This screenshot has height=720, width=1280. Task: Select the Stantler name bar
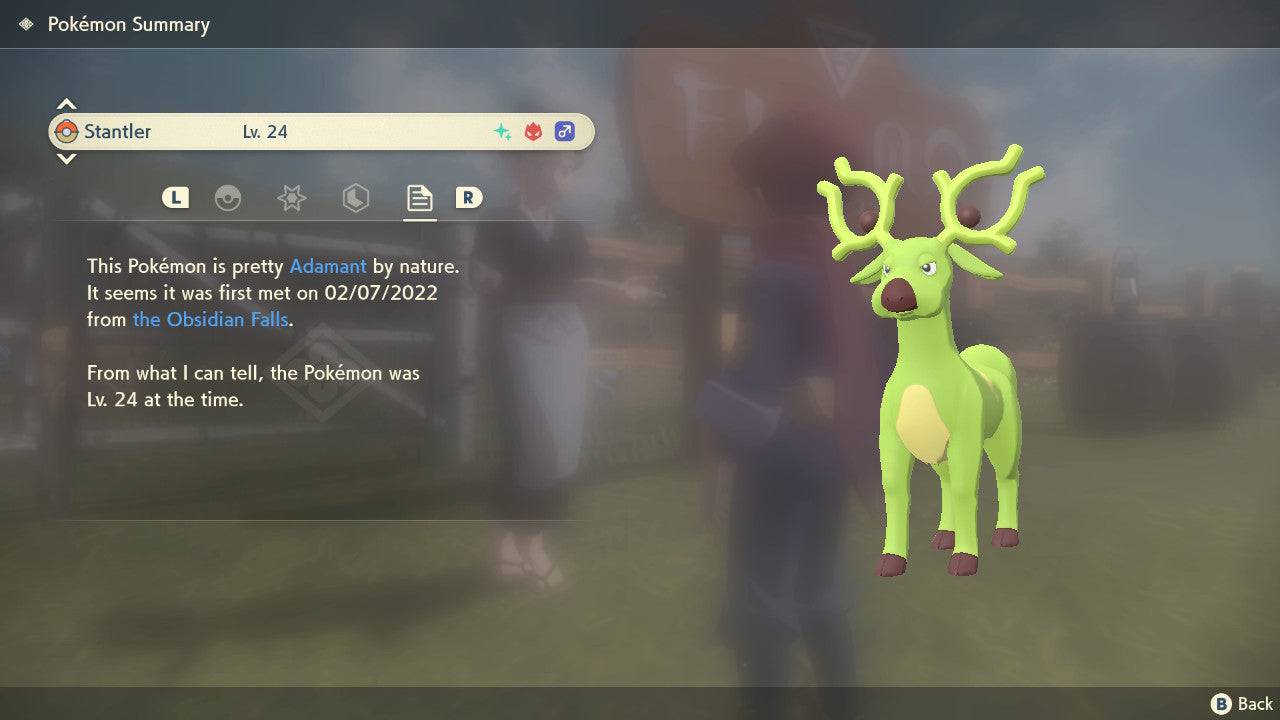click(320, 131)
